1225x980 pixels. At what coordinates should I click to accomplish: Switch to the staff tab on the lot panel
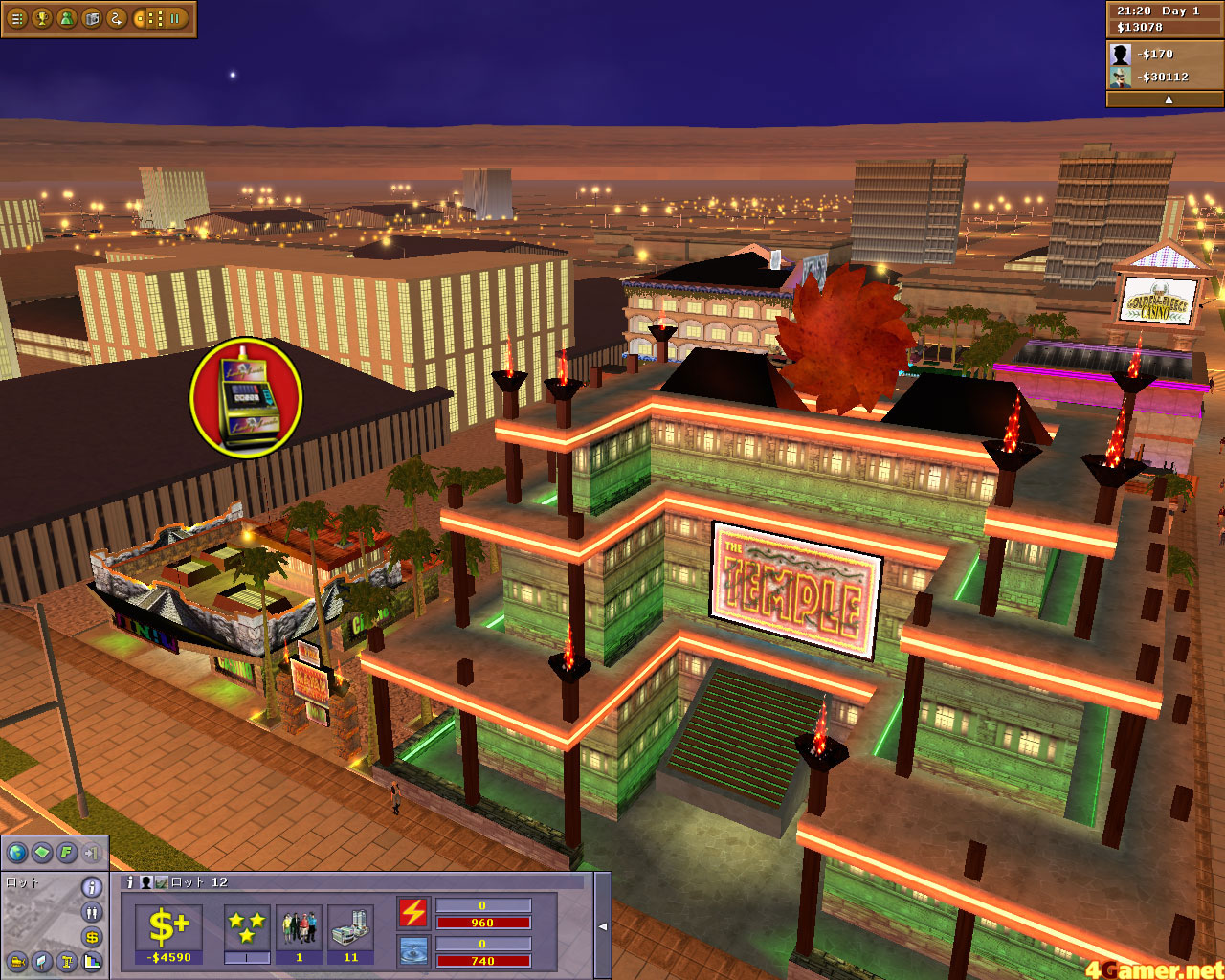click(146, 882)
